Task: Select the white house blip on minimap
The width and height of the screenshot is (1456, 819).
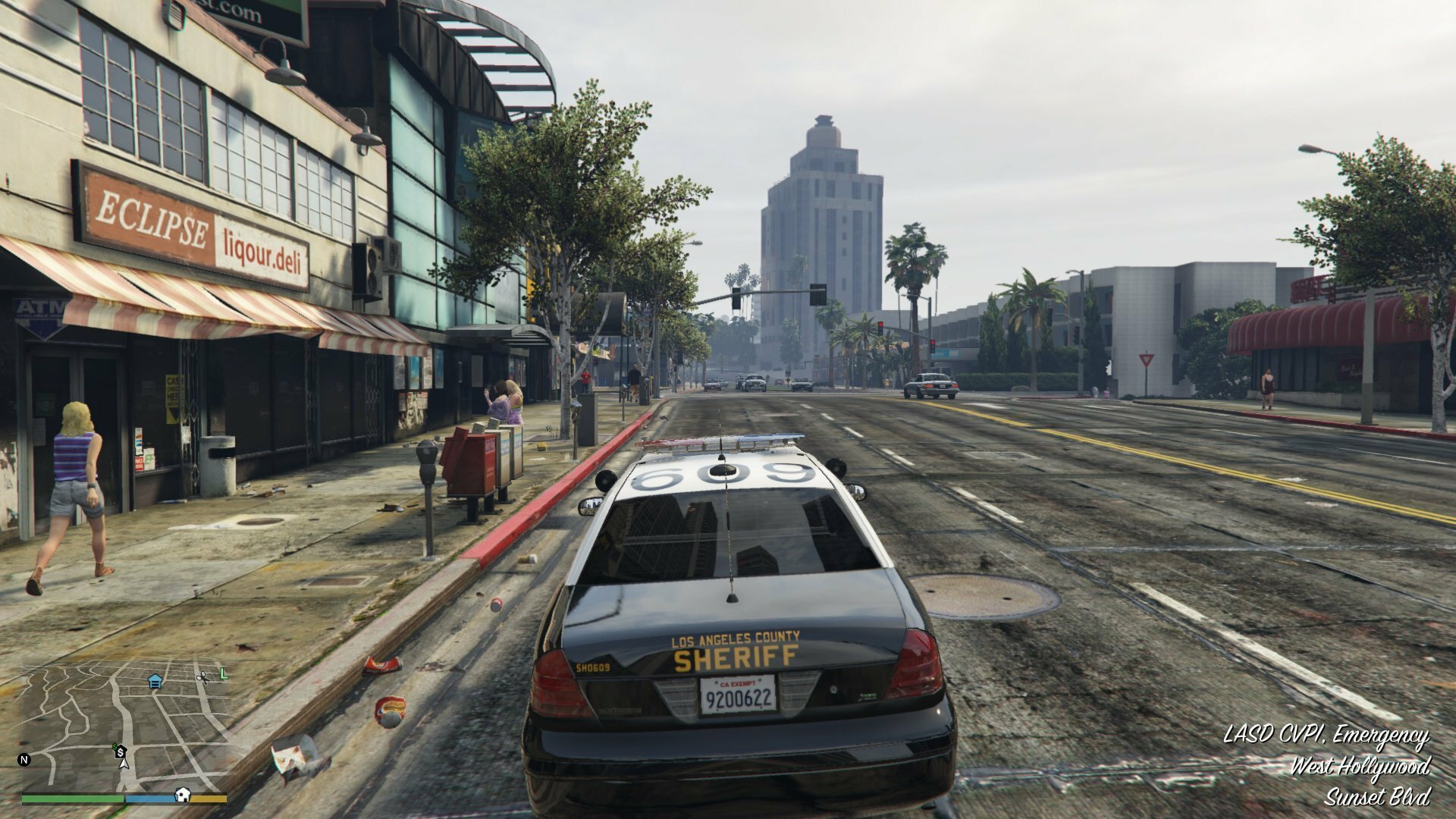Action: (183, 794)
